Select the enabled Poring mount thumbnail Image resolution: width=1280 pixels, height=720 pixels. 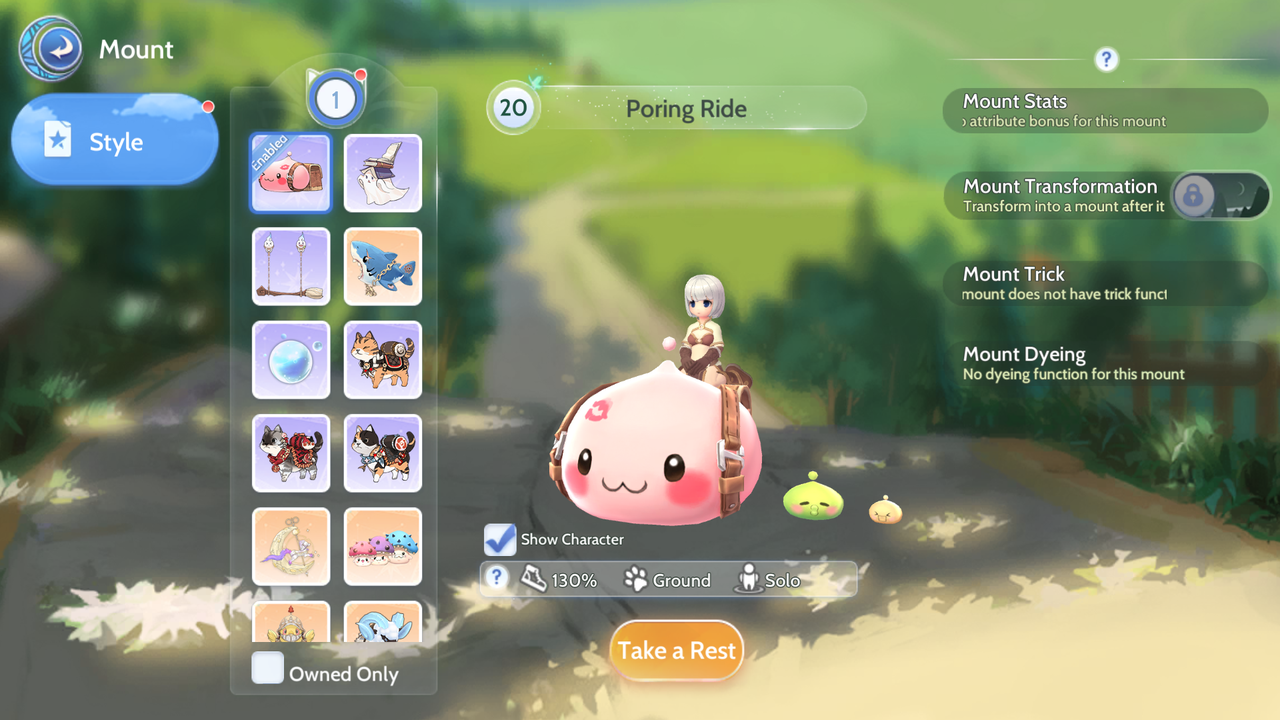tap(290, 173)
